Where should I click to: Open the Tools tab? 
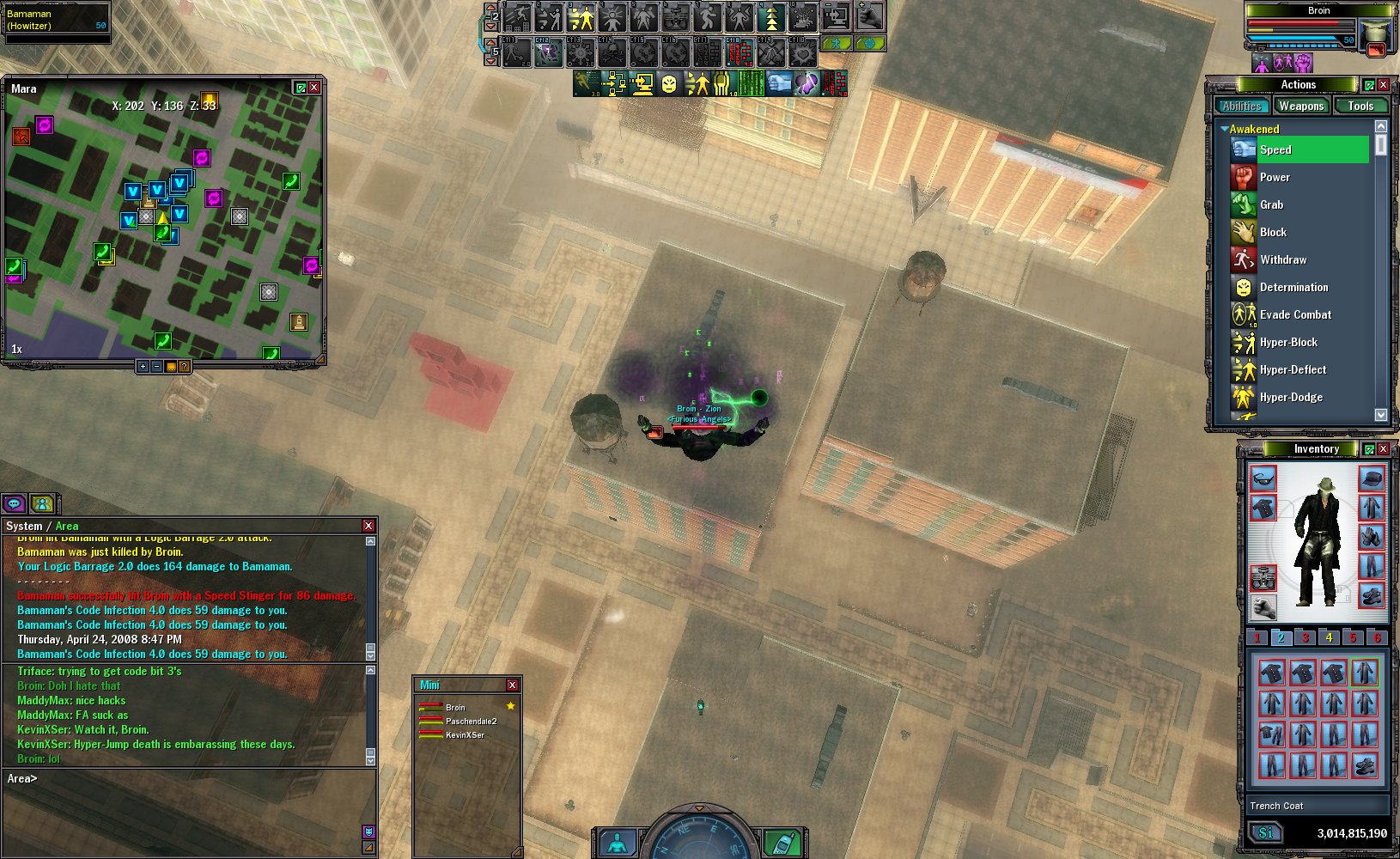[x=1360, y=106]
